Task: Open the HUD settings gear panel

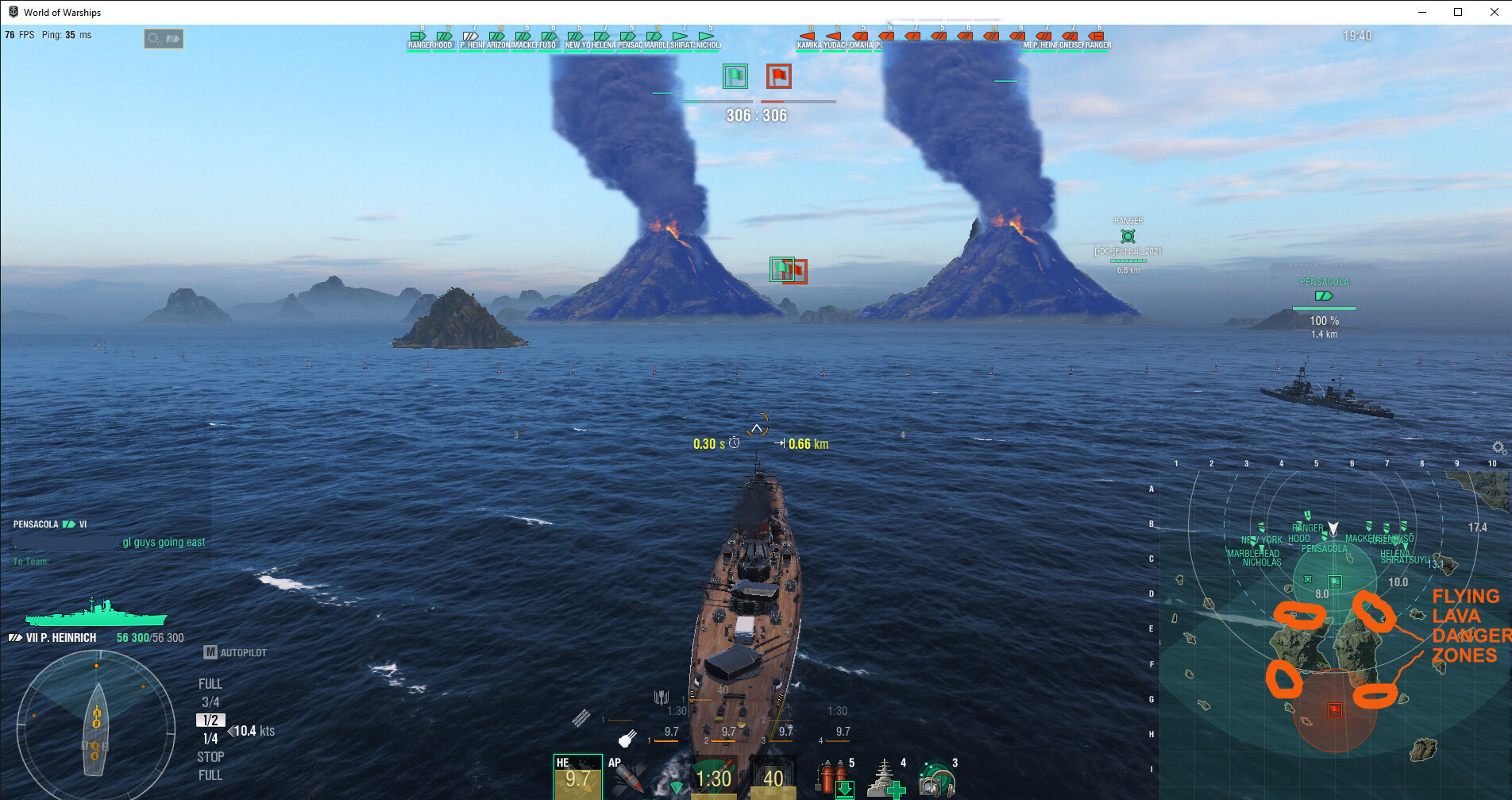Action: (164, 38)
